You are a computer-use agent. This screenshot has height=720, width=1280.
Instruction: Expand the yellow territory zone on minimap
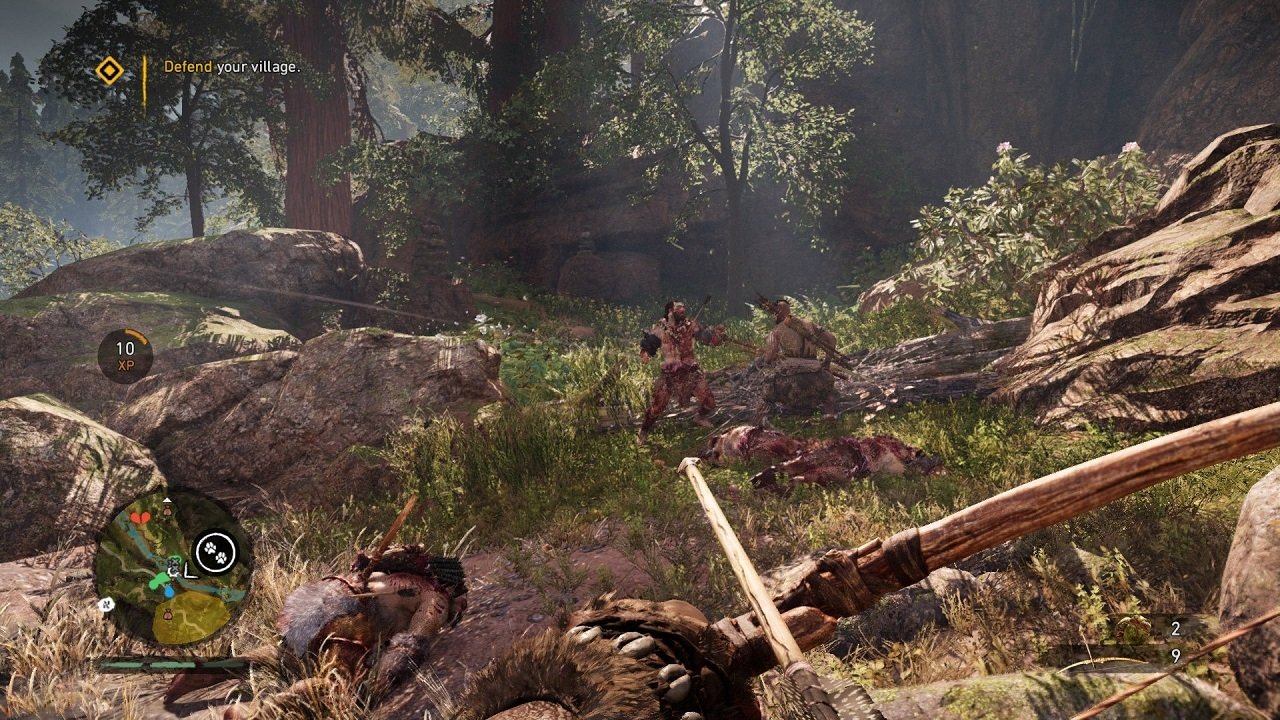click(192, 618)
